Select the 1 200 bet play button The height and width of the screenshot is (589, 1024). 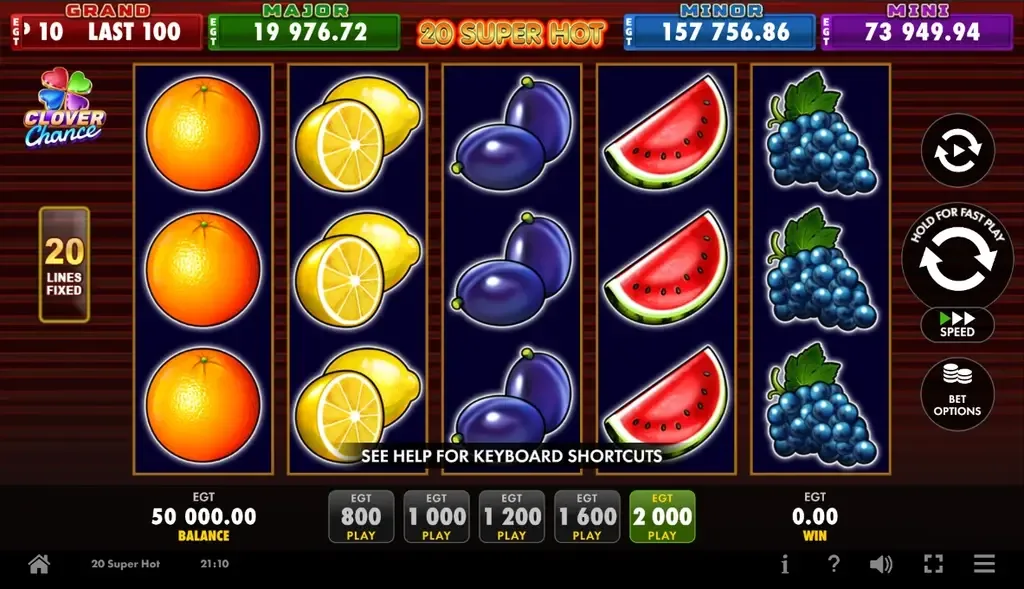(511, 517)
